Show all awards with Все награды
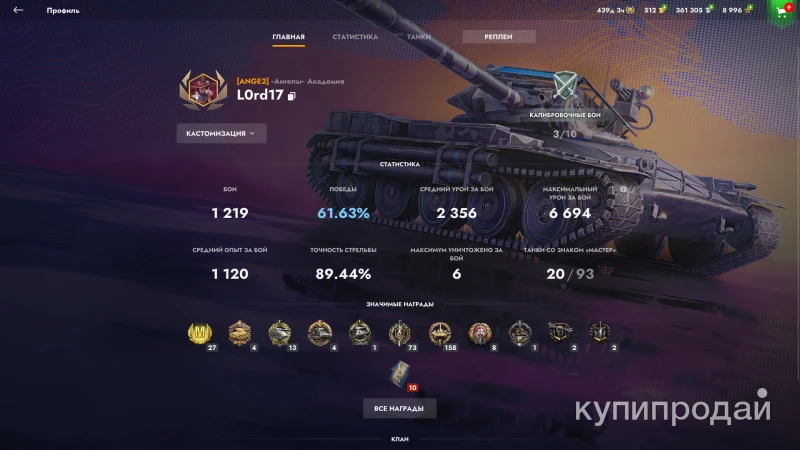The width and height of the screenshot is (800, 450). click(x=399, y=409)
